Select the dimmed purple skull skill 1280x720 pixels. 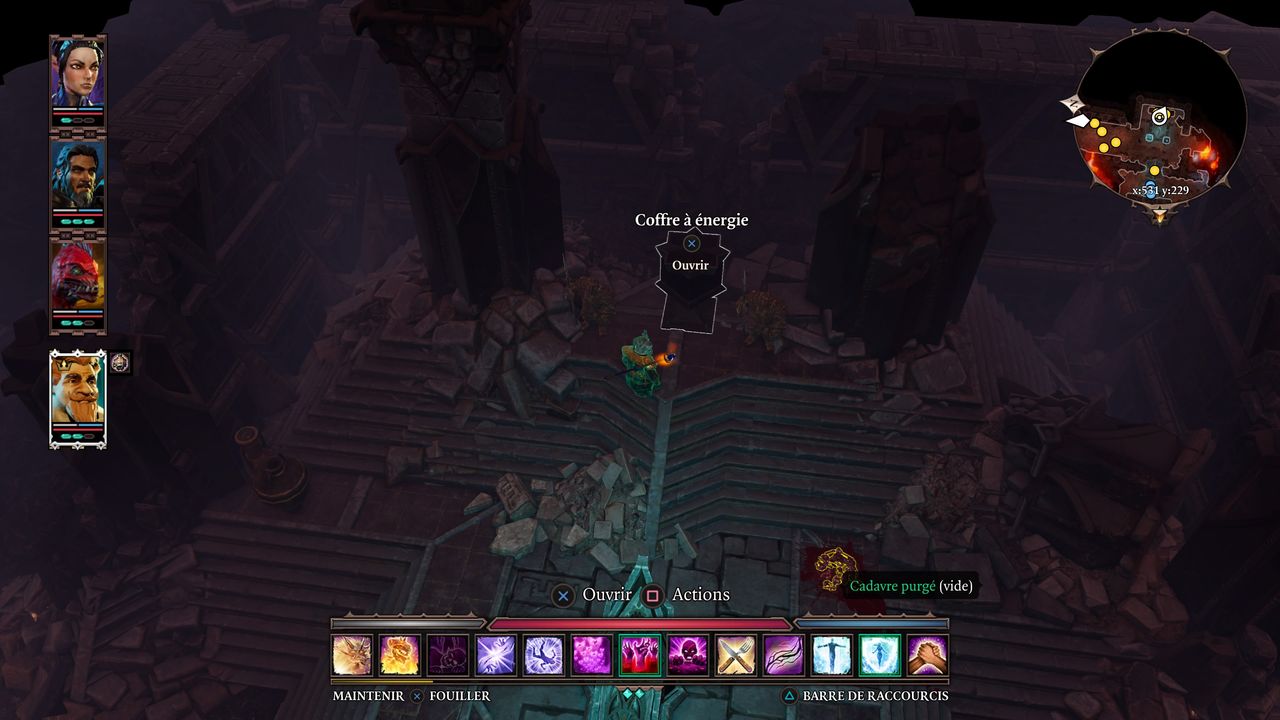448,655
